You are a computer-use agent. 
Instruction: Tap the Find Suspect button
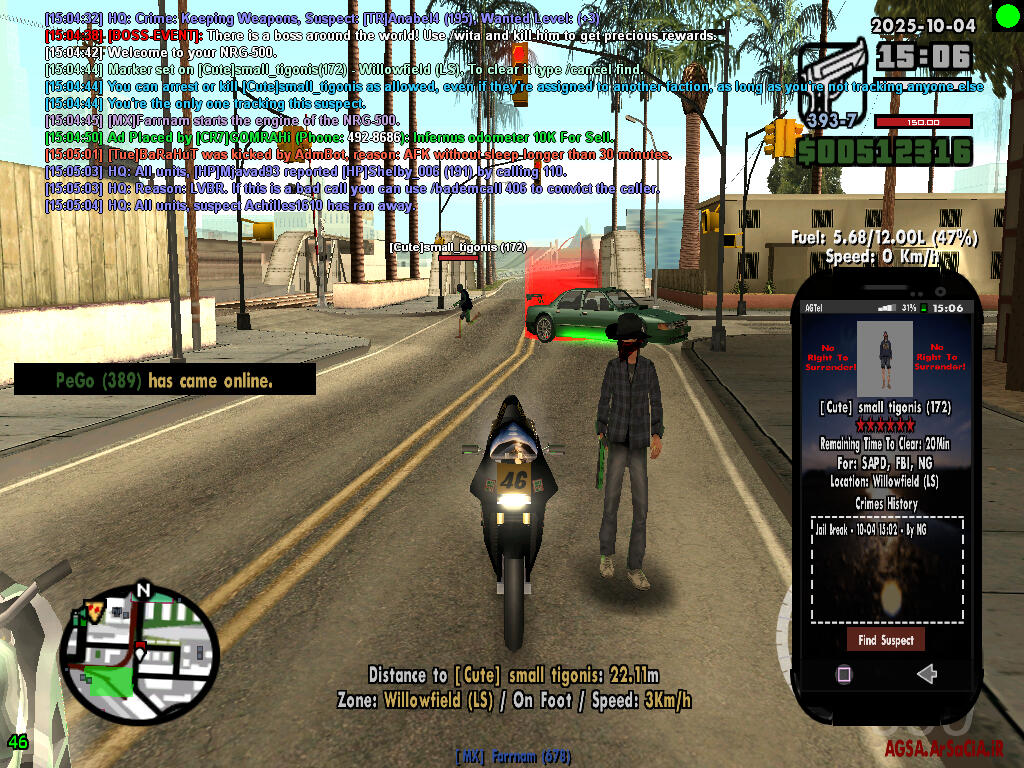[885, 640]
